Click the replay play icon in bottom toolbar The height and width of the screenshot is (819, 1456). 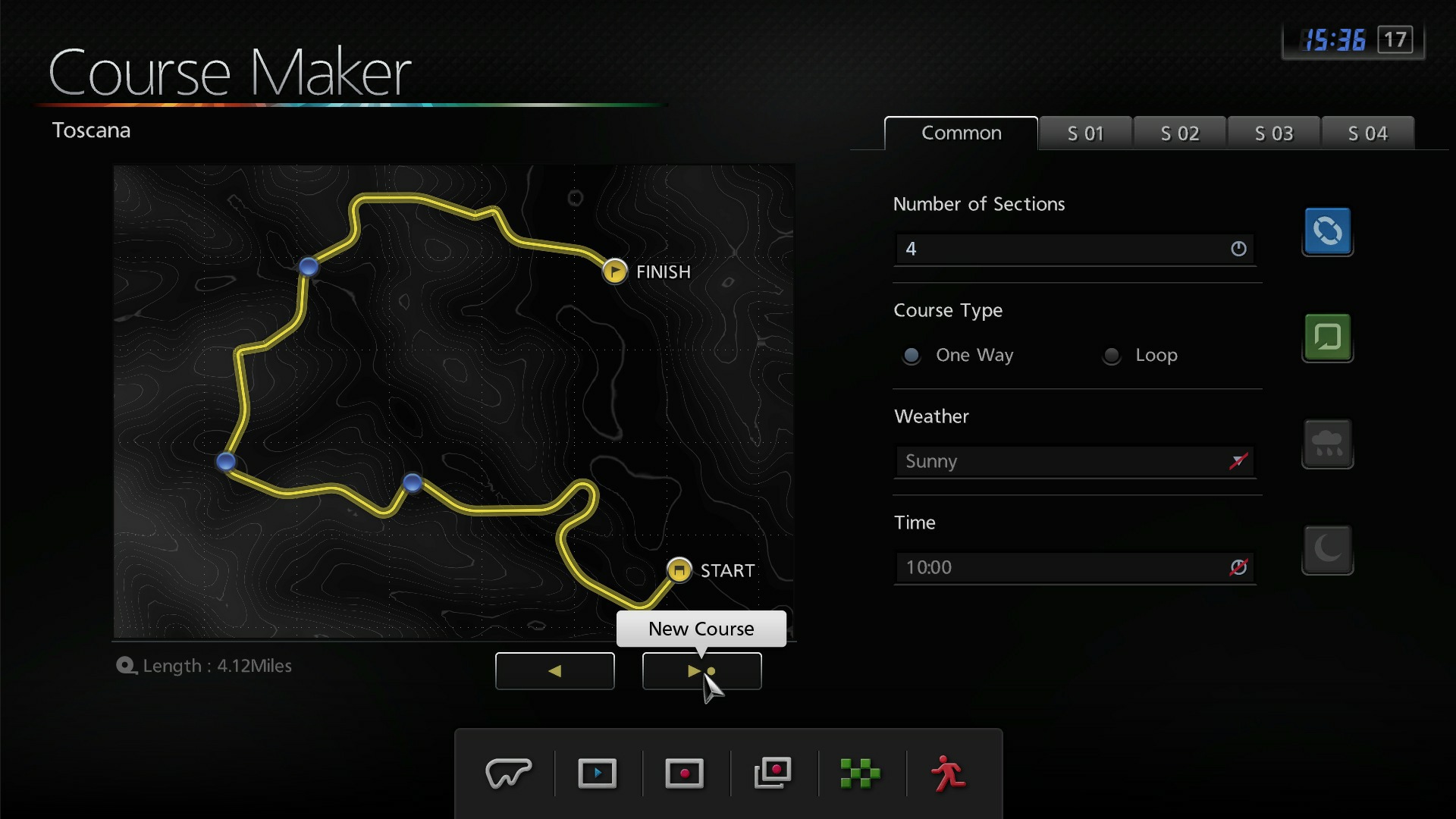[x=598, y=773]
